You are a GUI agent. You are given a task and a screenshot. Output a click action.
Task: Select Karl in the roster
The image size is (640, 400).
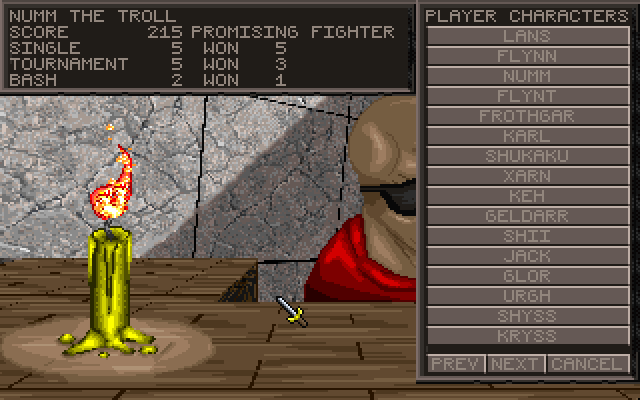pyautogui.click(x=527, y=136)
